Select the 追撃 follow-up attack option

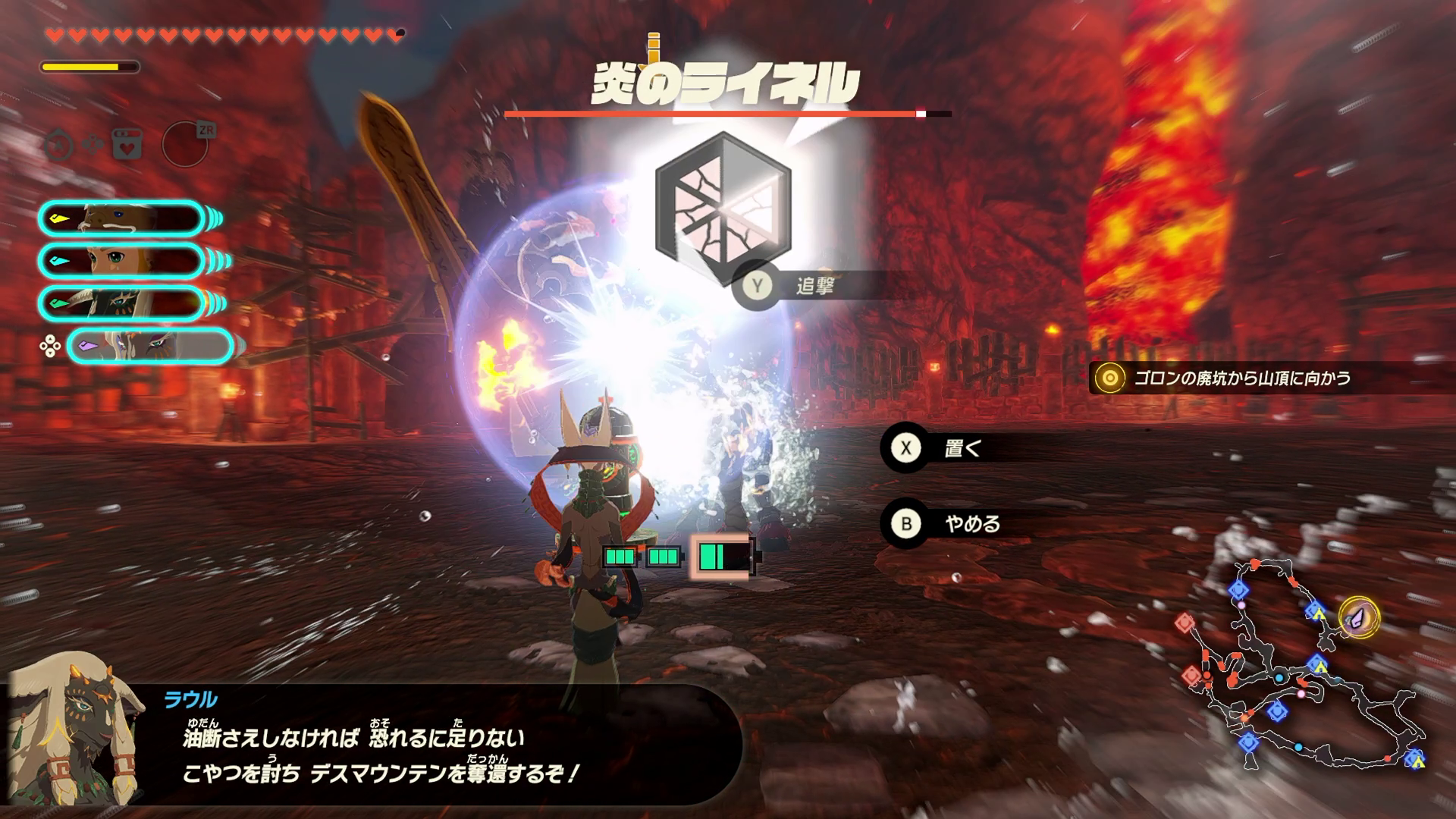[813, 286]
